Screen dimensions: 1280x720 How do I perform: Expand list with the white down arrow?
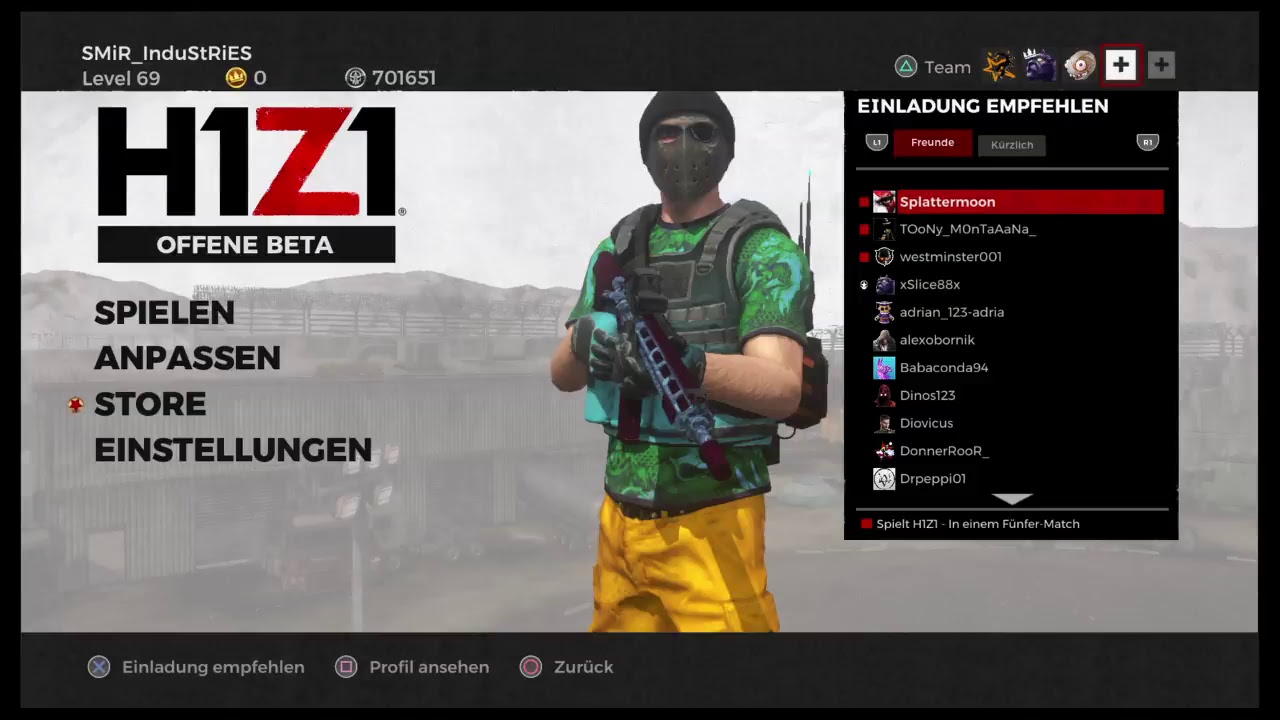pyautogui.click(x=1012, y=498)
